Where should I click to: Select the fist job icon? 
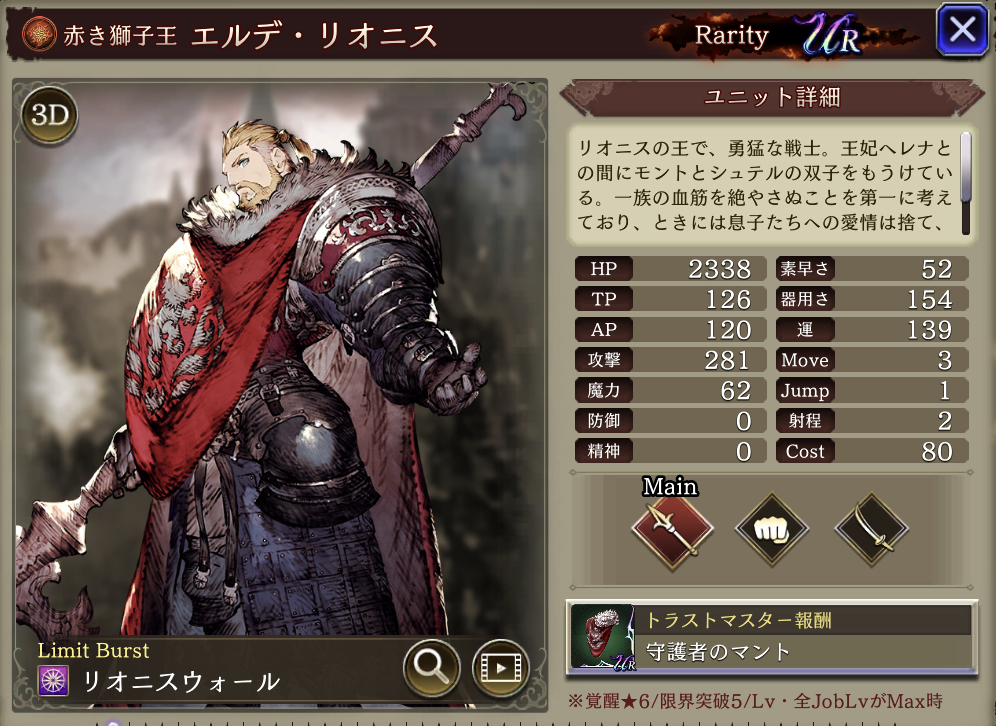coord(772,527)
